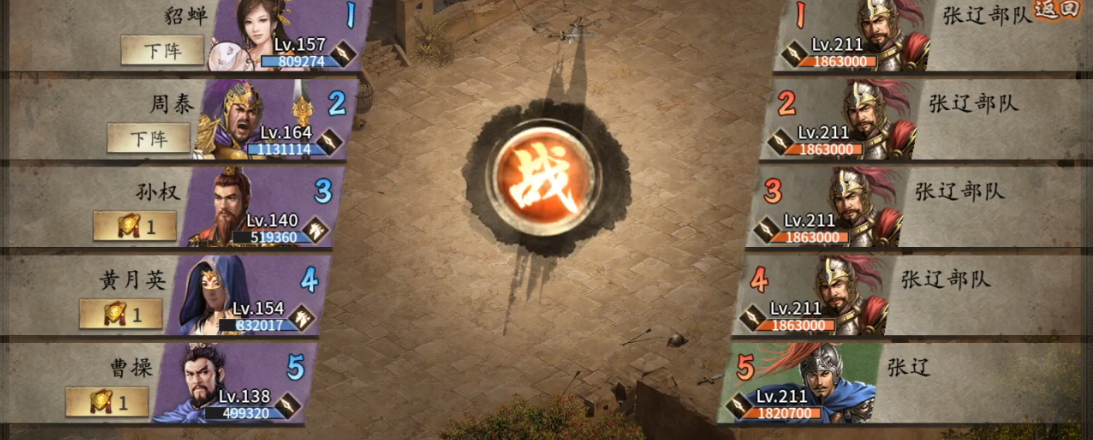1093x440 pixels.
Task: Choose 黄月英's portrait in slot 4
Action: [207, 295]
